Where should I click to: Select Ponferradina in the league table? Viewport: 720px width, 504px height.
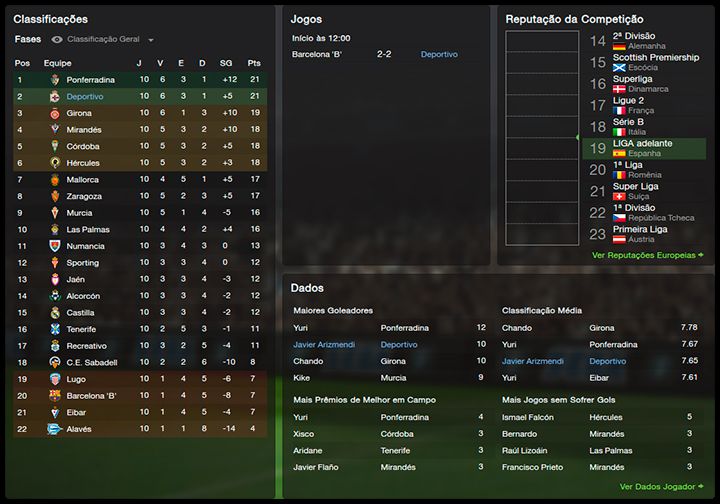(90, 79)
